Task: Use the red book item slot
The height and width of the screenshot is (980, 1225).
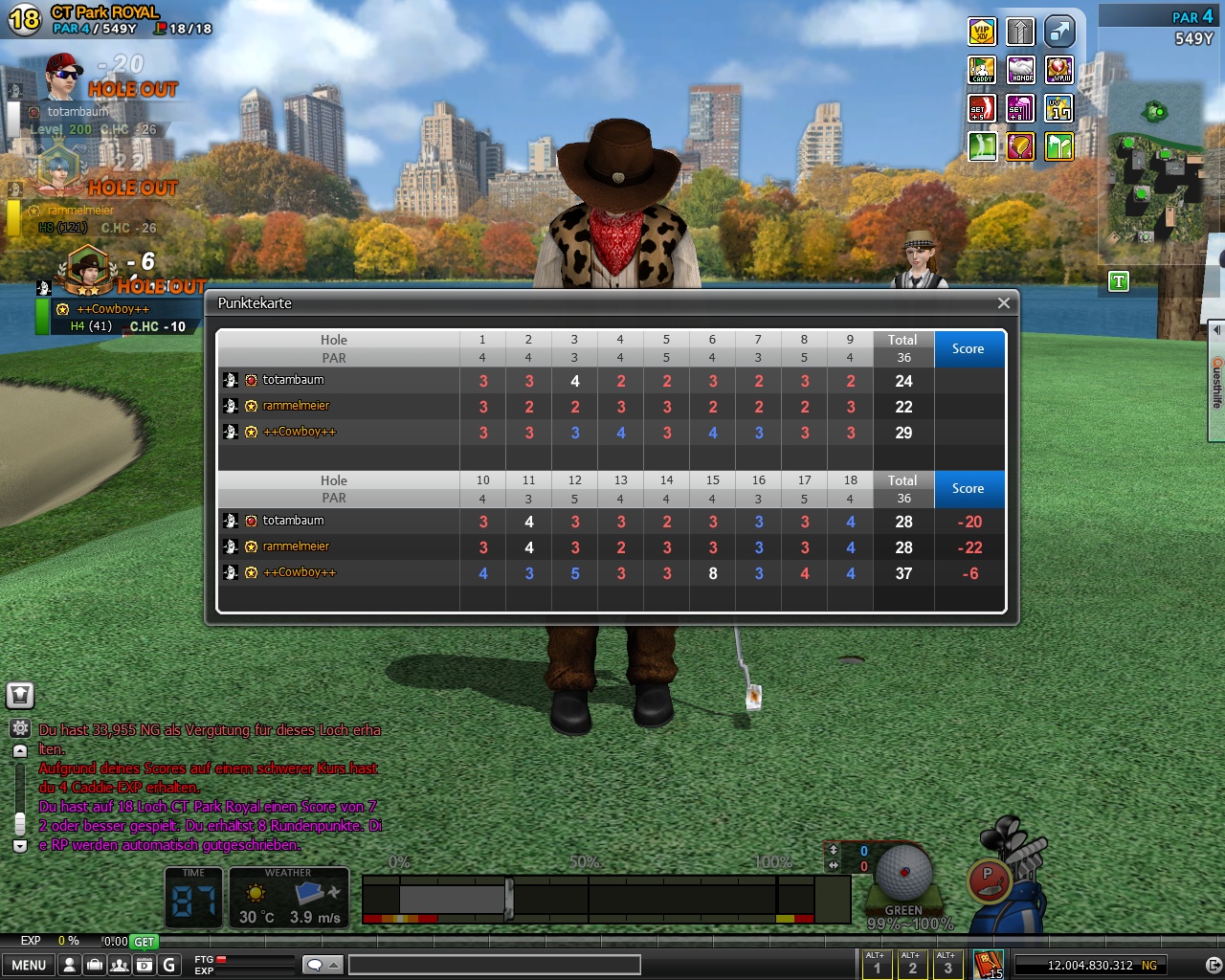Action: pos(988,963)
